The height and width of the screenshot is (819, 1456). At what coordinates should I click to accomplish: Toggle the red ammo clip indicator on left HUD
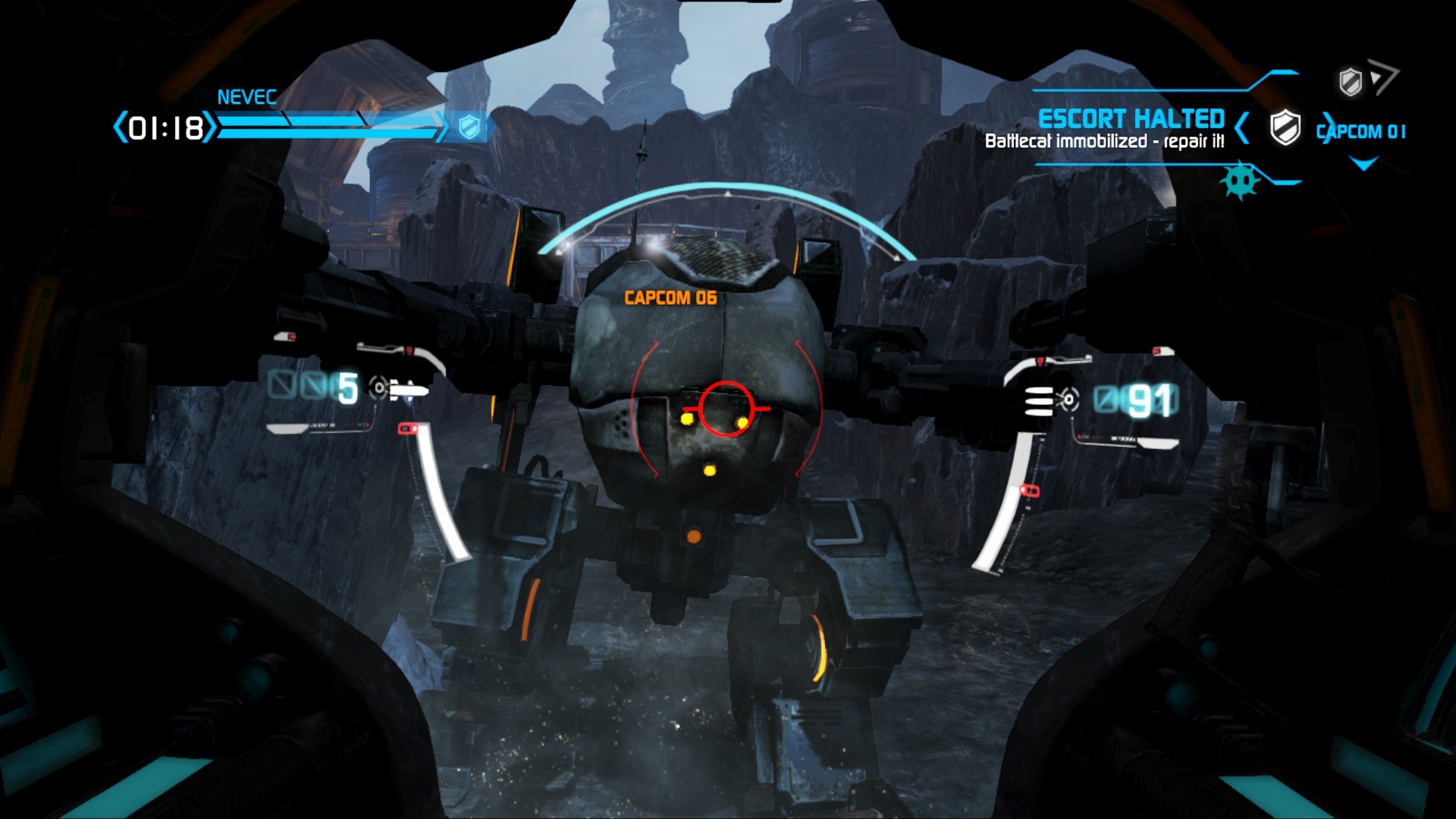point(408,428)
